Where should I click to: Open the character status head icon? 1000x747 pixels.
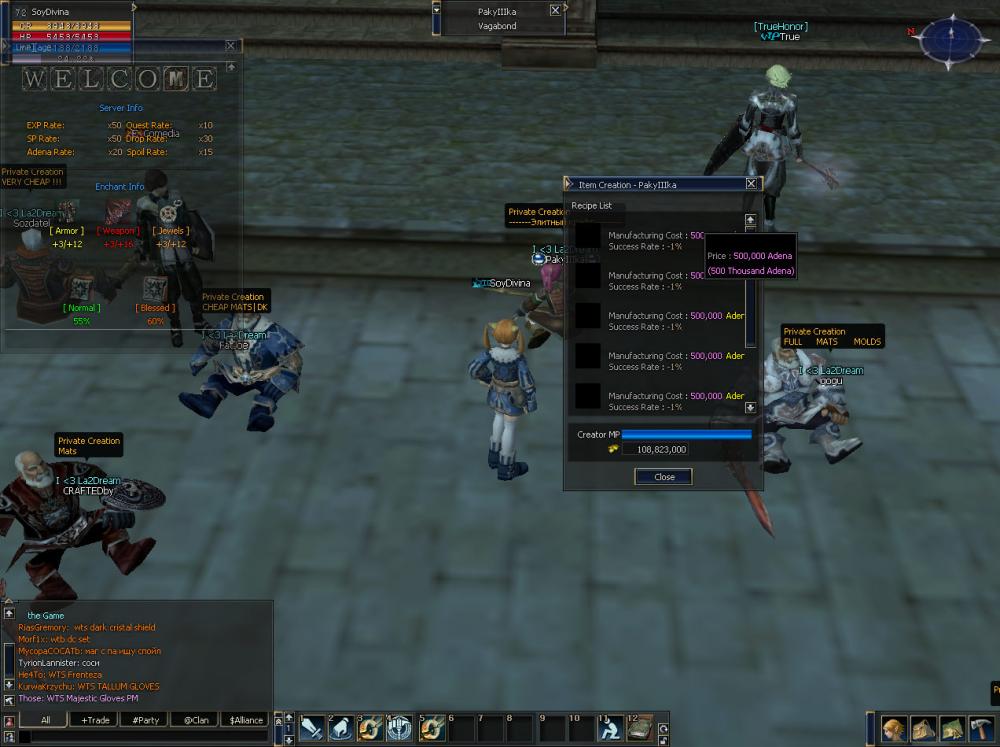[893, 728]
